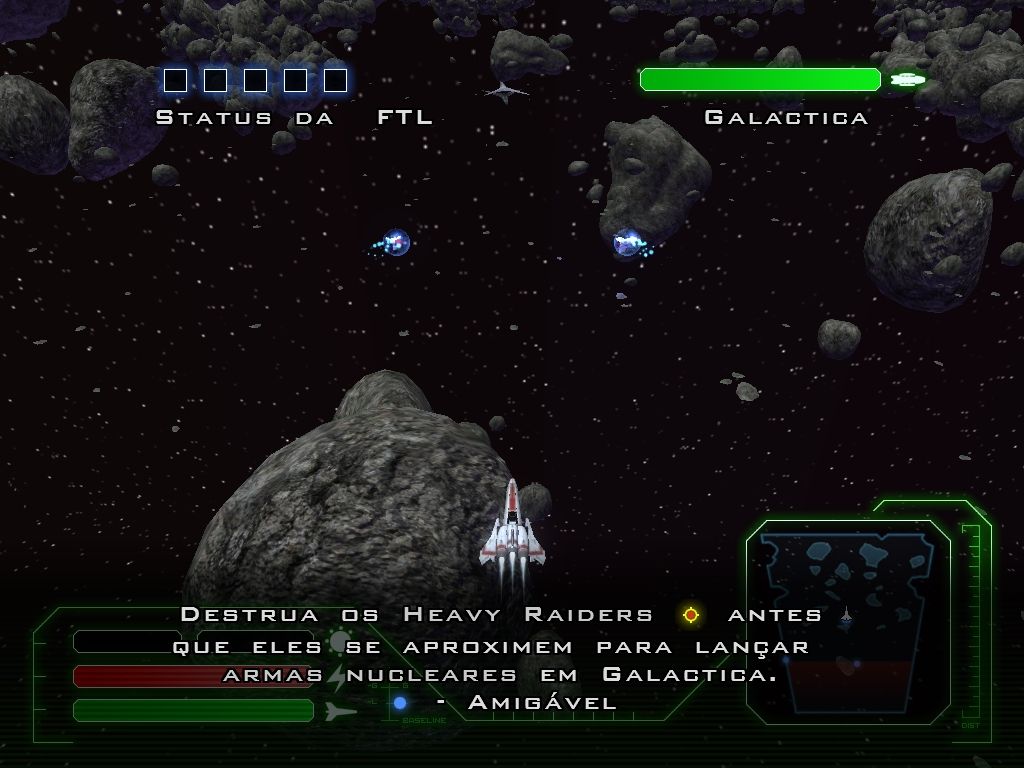Click the radar minimap panel

(847, 622)
